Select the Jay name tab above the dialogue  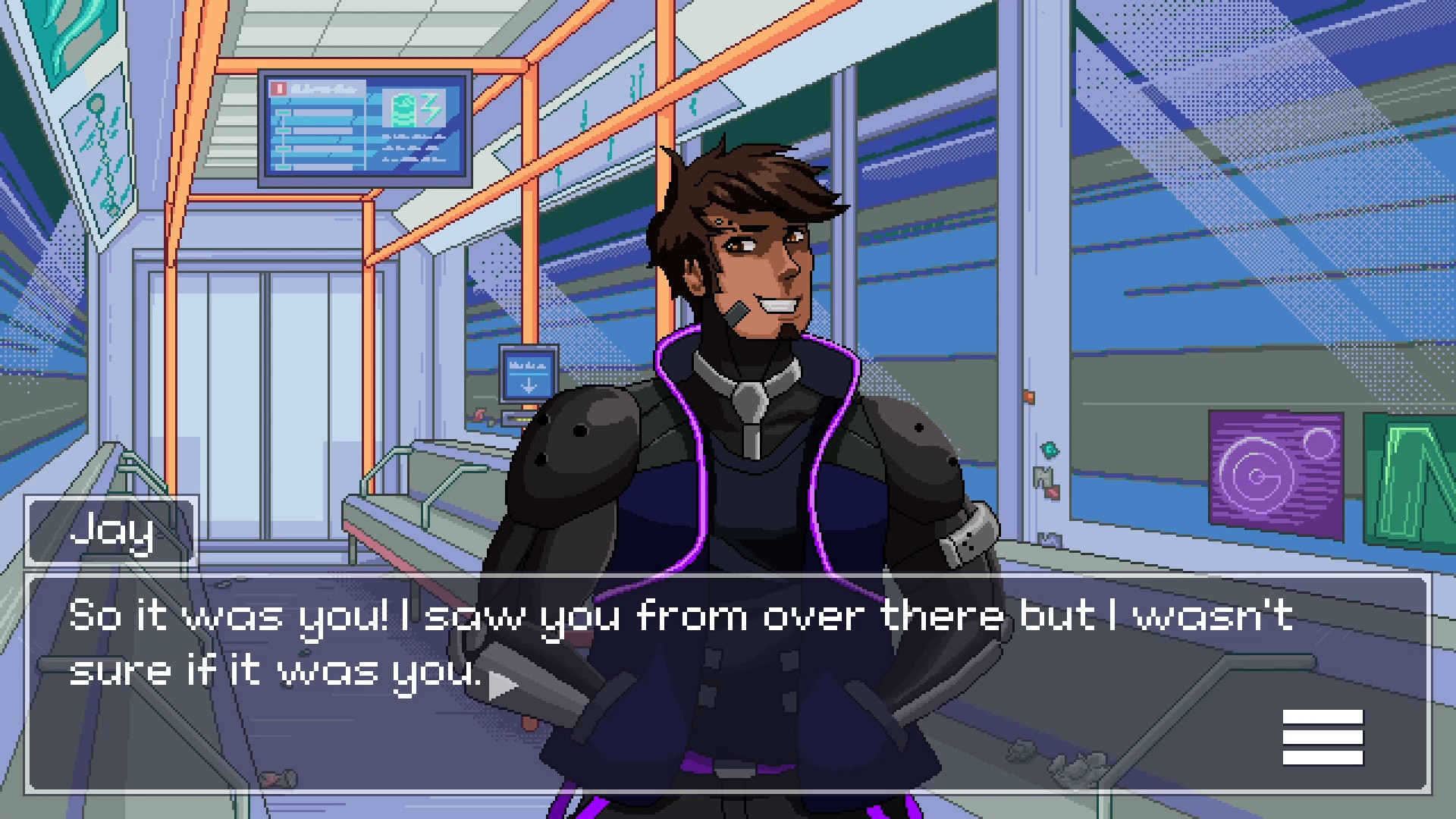(112, 531)
